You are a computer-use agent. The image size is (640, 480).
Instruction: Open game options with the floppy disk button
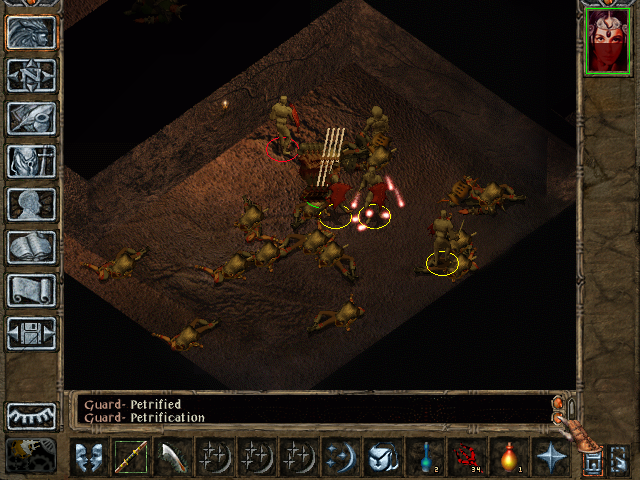click(x=31, y=333)
